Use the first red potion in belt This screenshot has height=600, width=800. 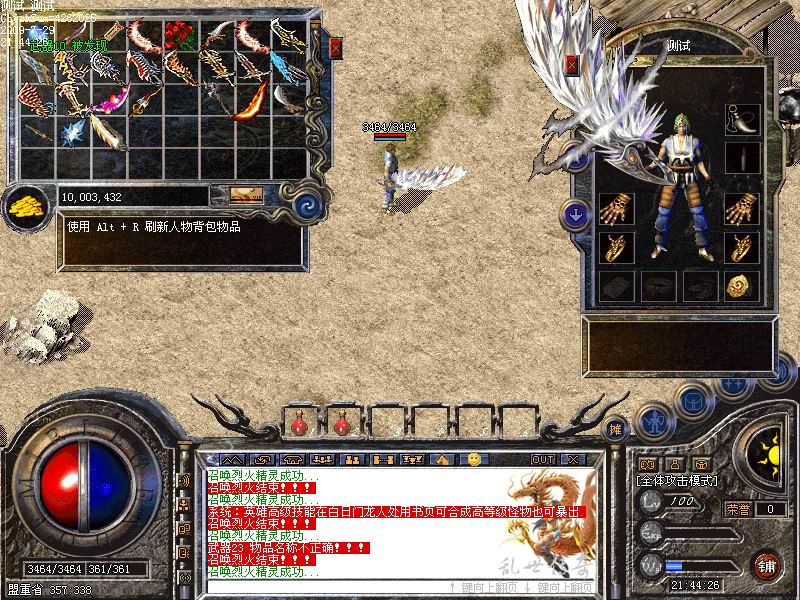click(x=298, y=424)
